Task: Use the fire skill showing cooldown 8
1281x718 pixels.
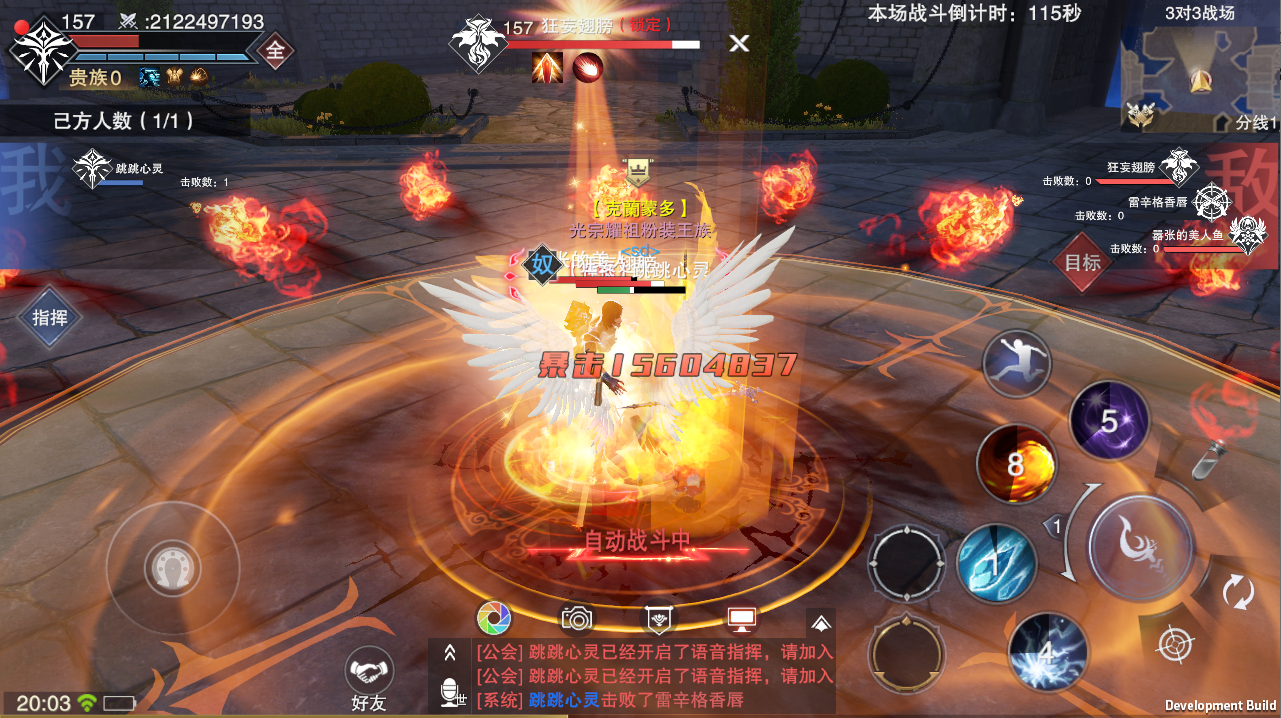Action: point(1016,464)
